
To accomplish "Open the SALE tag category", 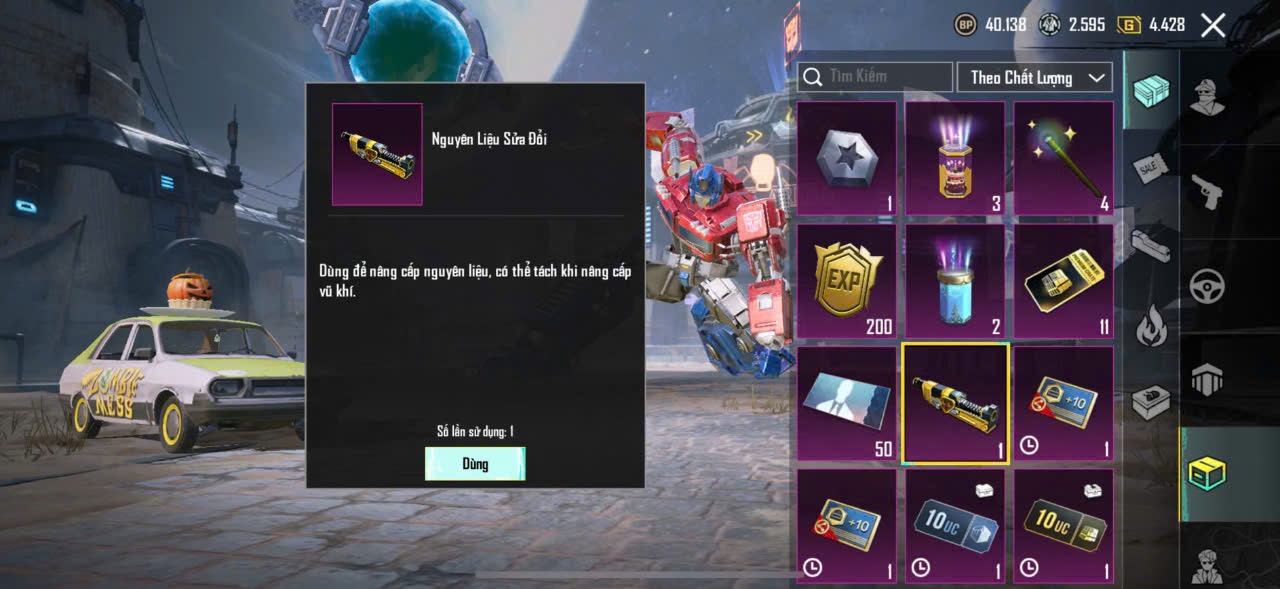I will [1150, 168].
